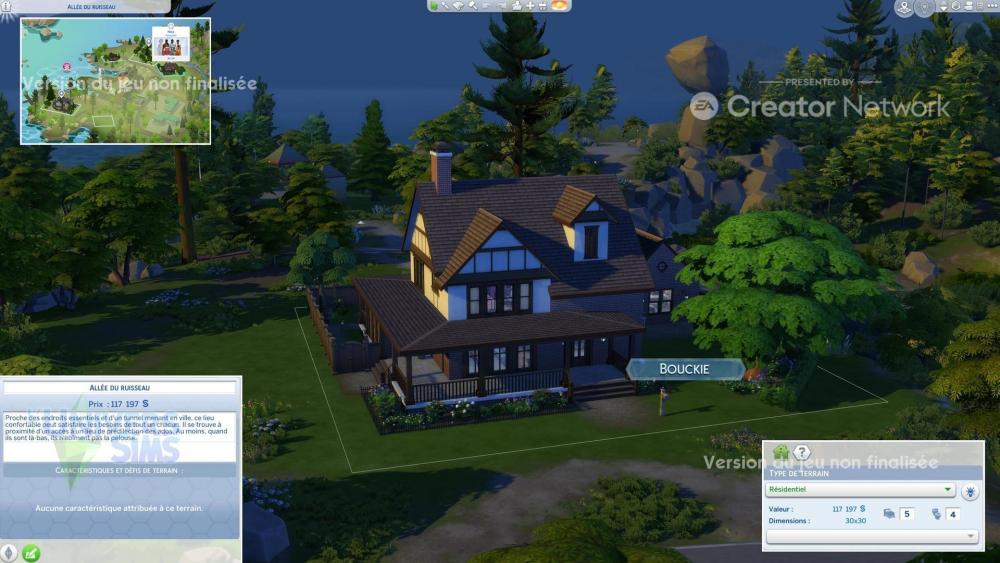Edit the bedroom count field
This screenshot has height=563, width=1000.
(907, 514)
